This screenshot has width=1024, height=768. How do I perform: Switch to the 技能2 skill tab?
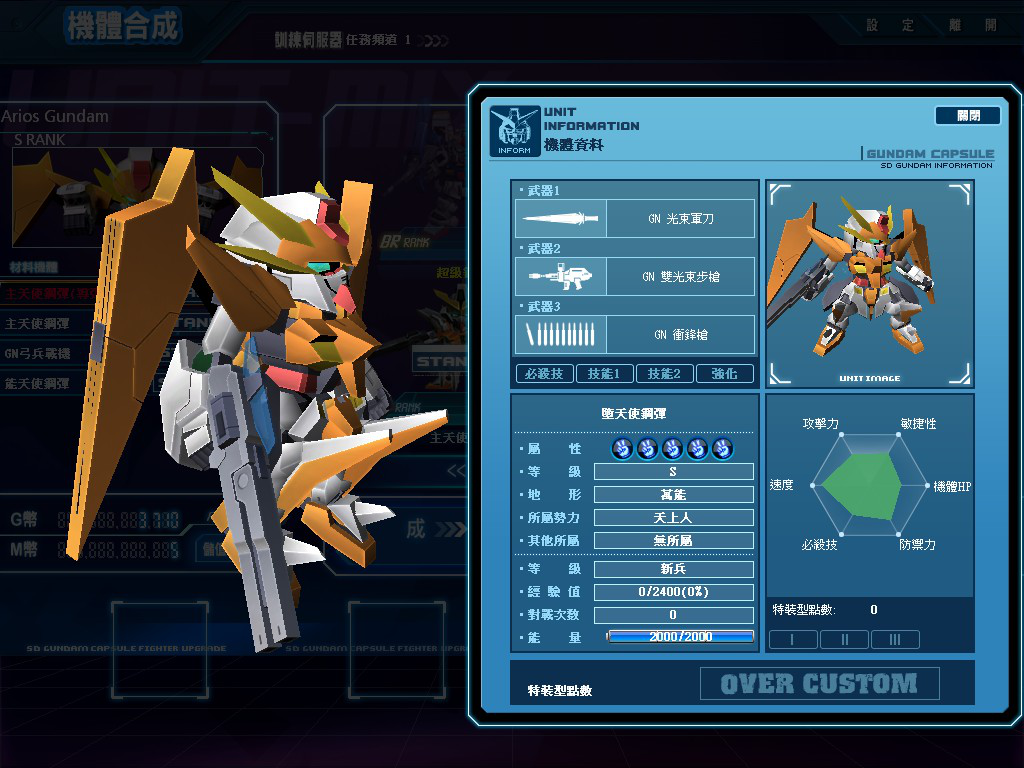pyautogui.click(x=664, y=374)
